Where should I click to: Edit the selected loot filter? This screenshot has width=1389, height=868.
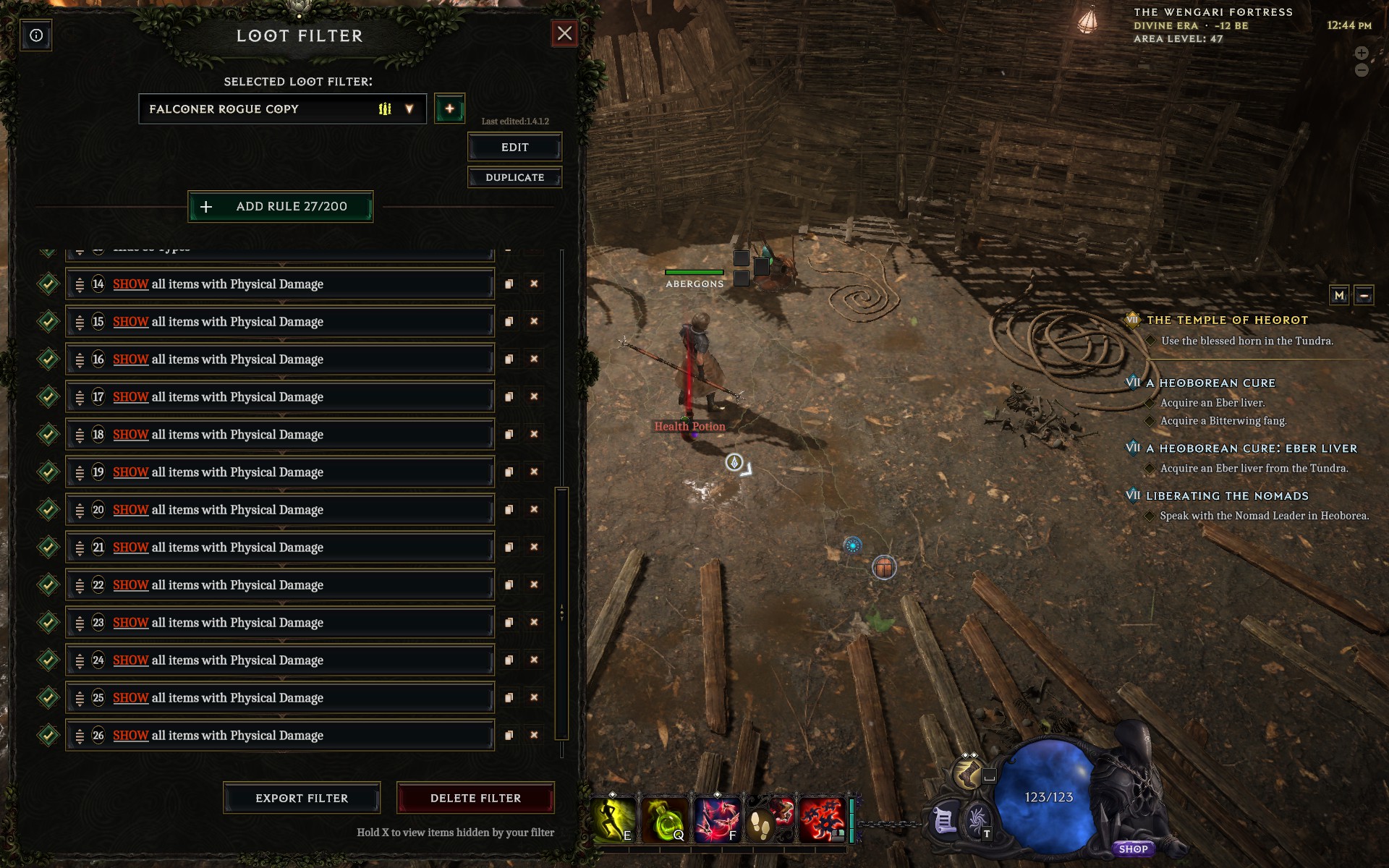point(514,148)
